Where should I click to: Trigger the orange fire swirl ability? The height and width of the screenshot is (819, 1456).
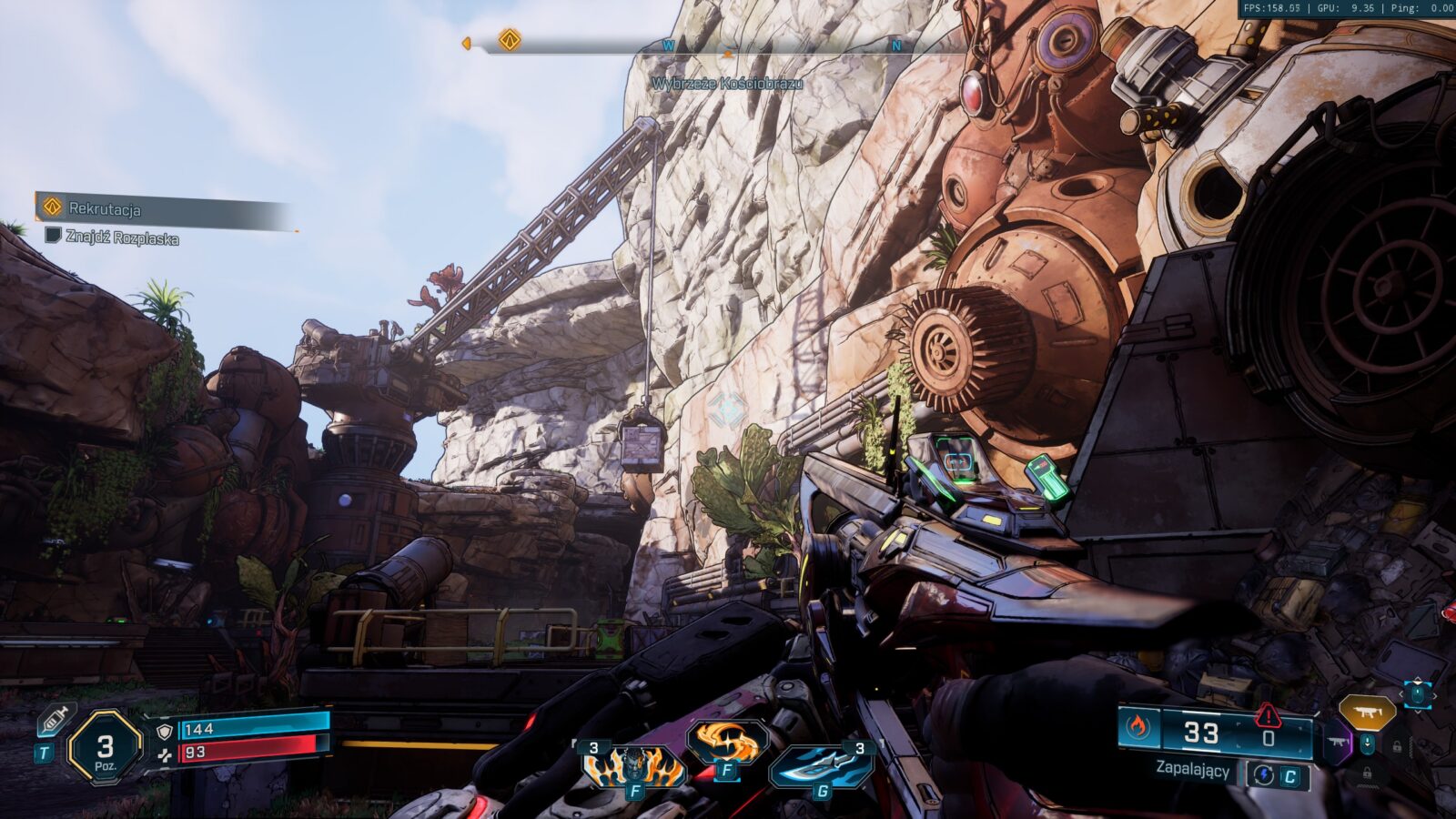726,743
